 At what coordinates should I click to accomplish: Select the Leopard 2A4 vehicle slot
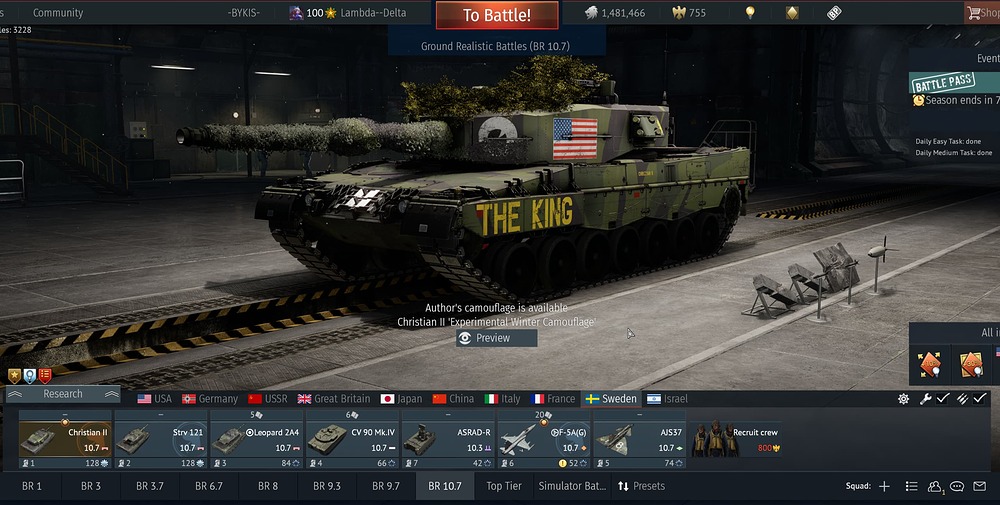(x=256, y=440)
